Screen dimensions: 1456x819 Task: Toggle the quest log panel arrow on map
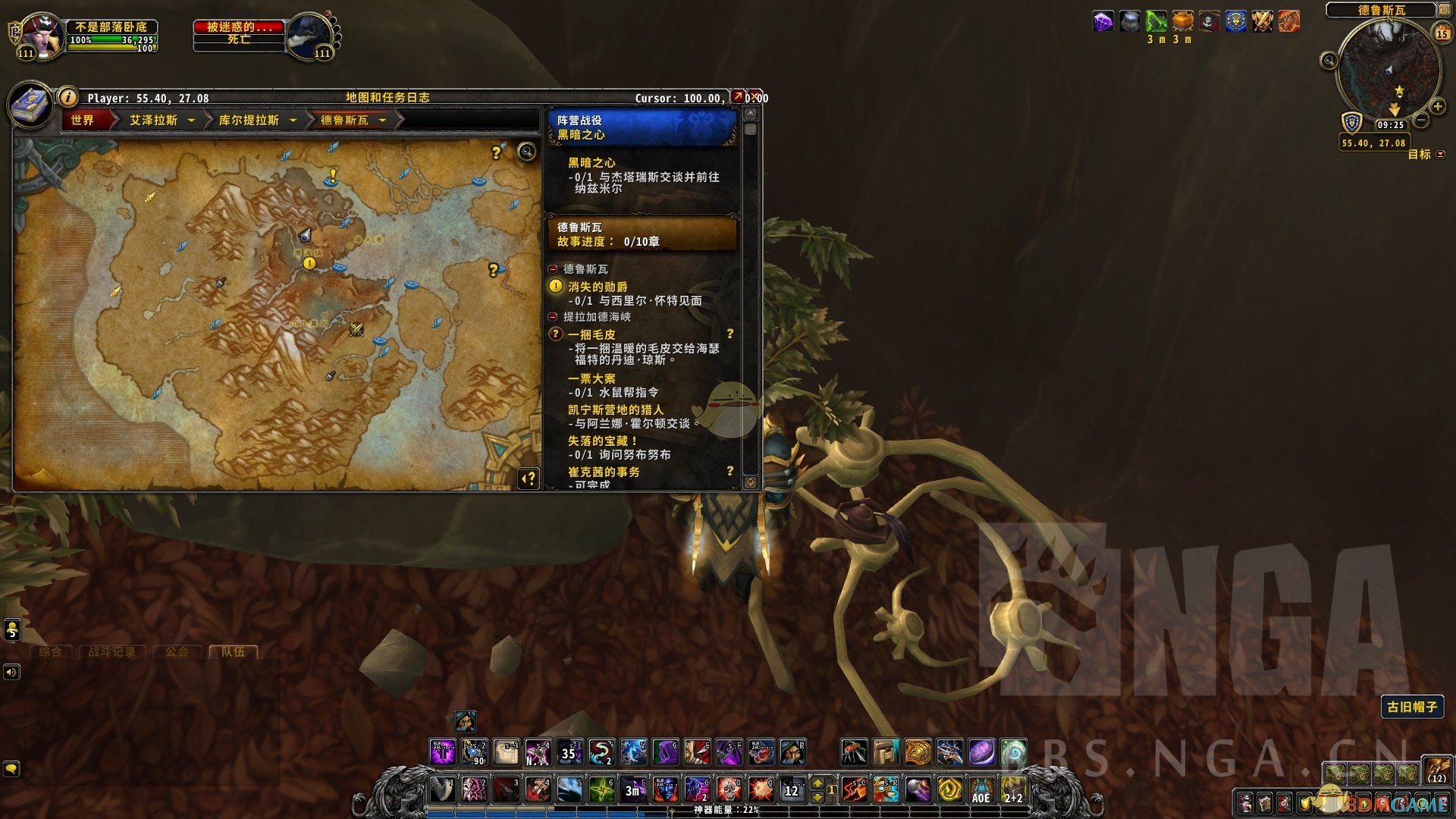[529, 479]
